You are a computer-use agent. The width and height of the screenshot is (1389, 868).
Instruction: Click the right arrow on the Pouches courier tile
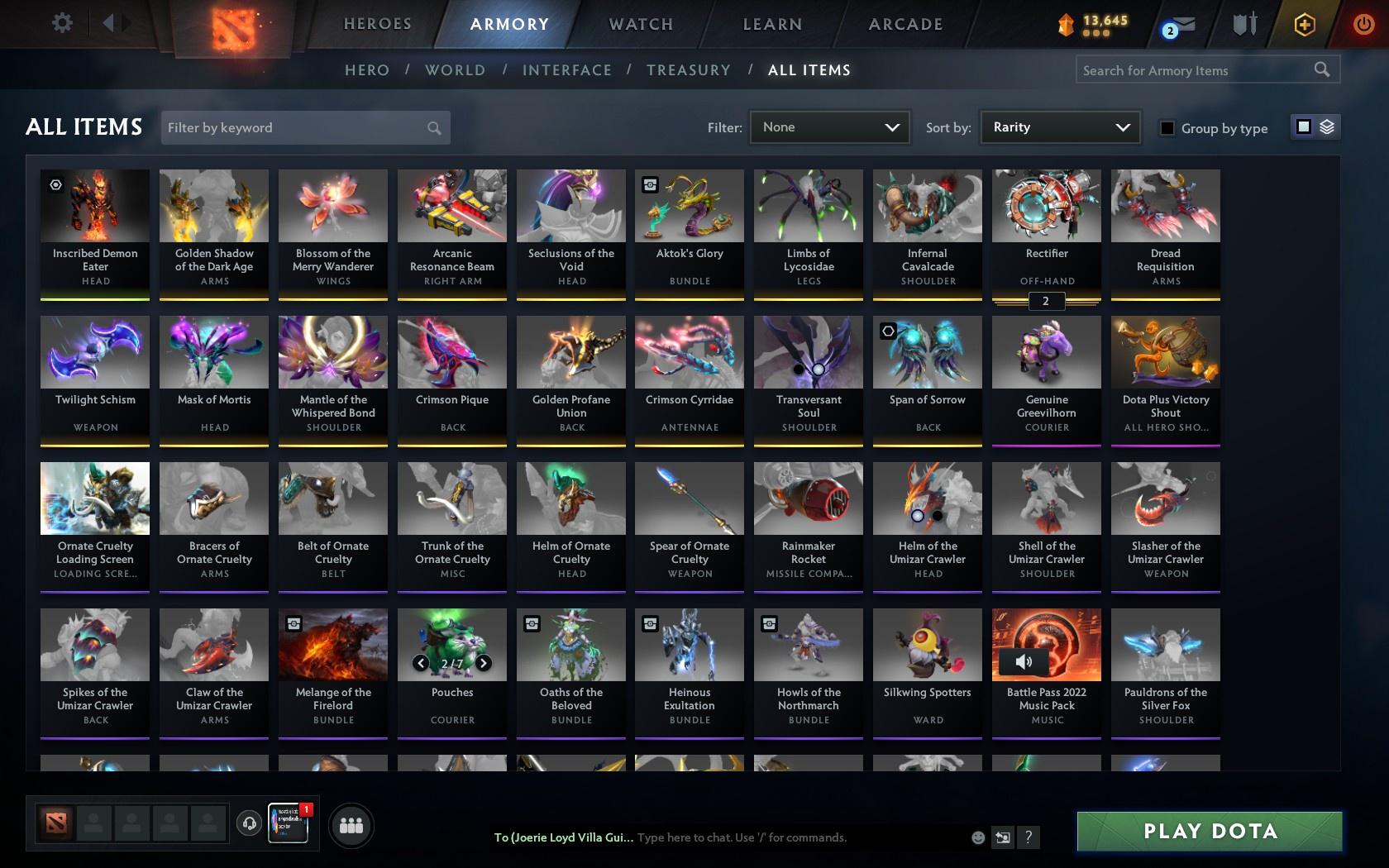(x=482, y=662)
